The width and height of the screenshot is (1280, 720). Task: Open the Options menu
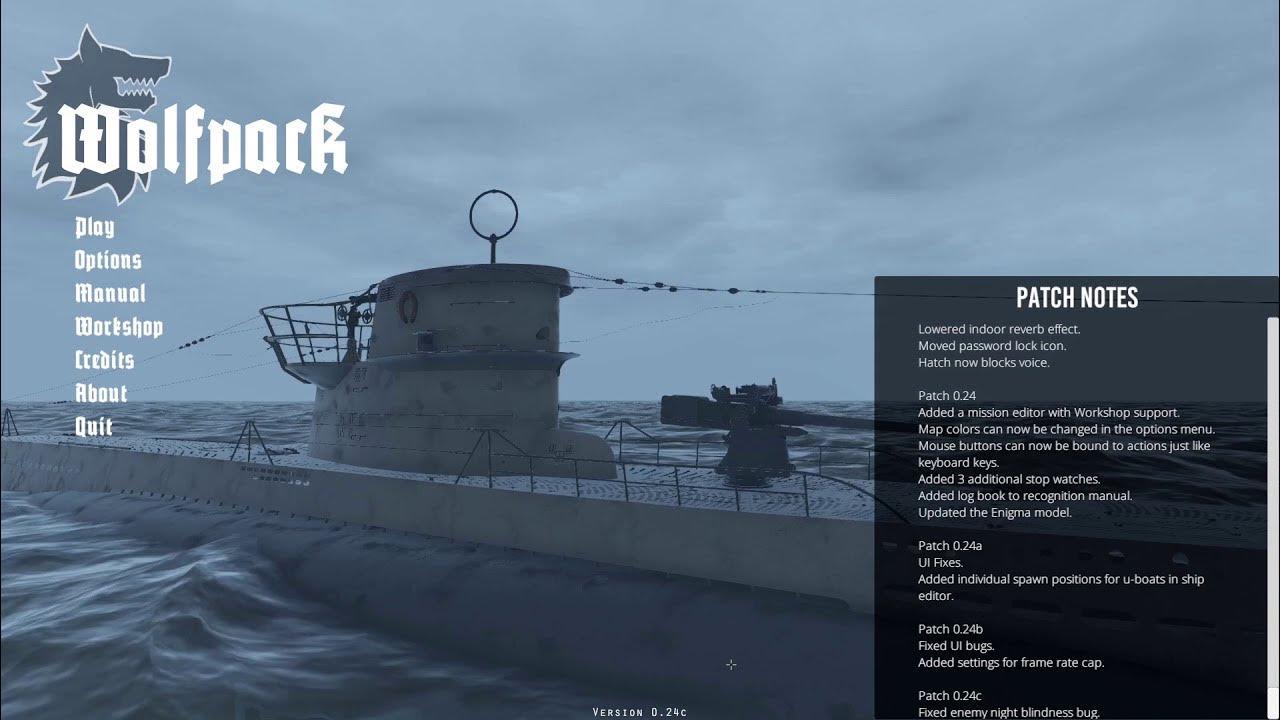pos(108,261)
